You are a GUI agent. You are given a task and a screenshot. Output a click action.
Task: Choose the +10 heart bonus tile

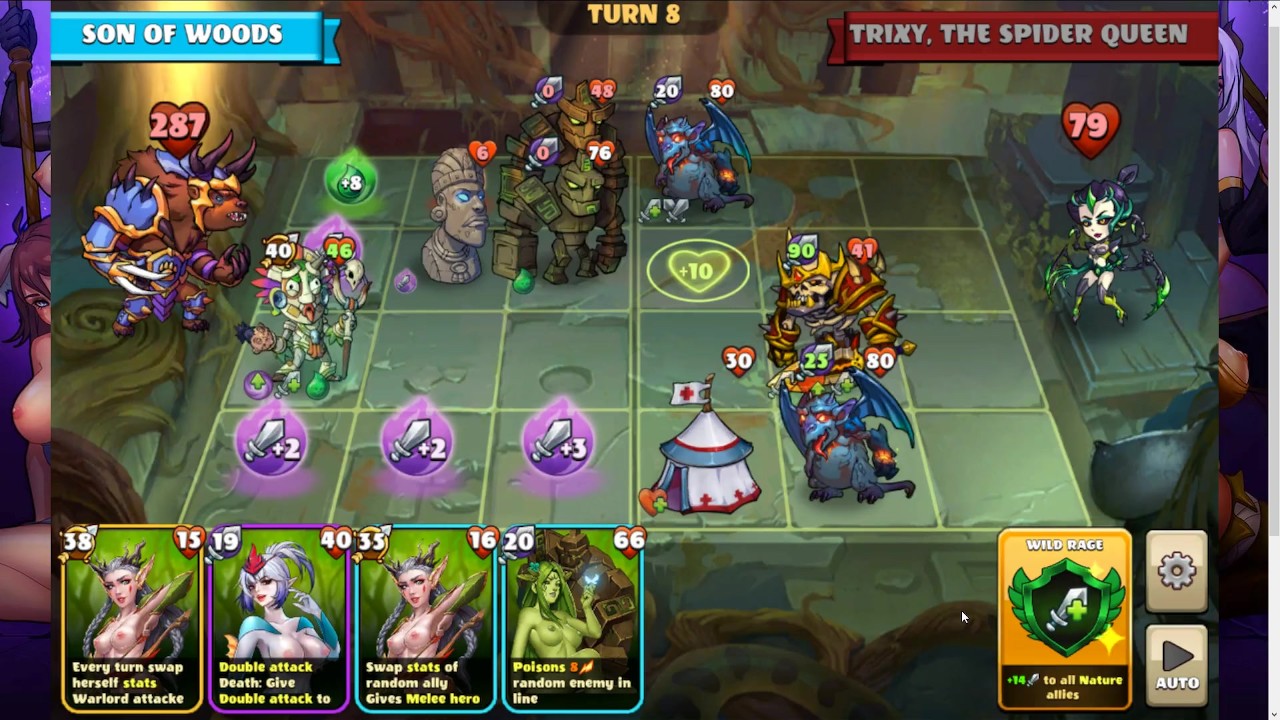[x=697, y=270]
